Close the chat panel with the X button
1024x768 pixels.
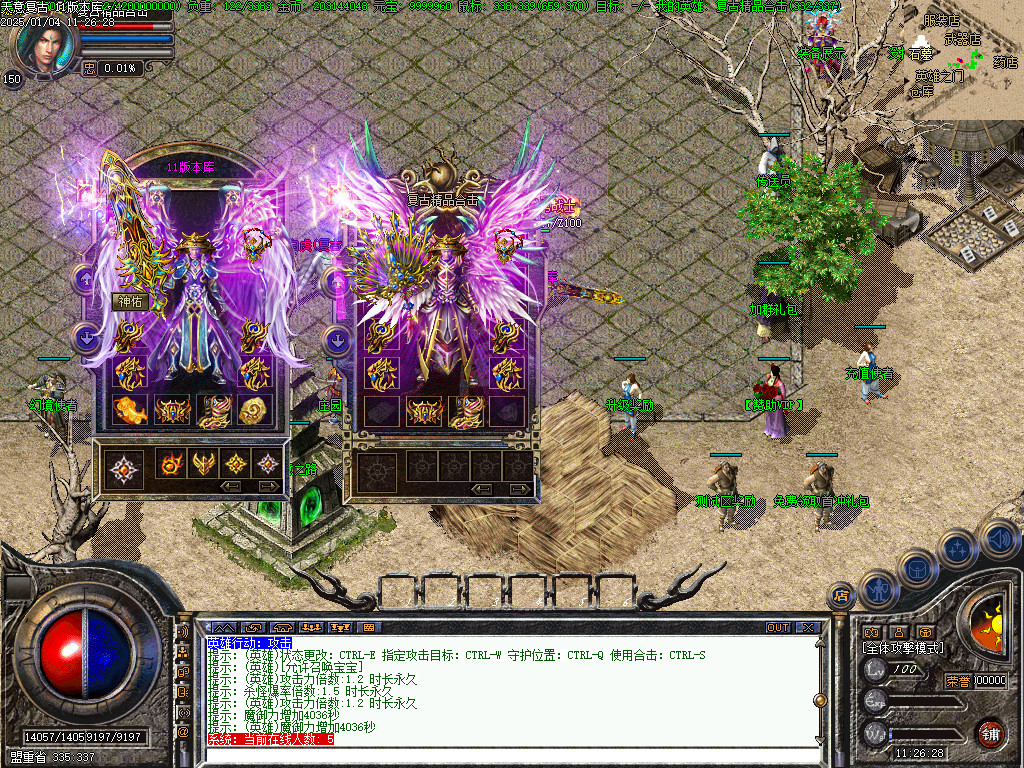point(808,627)
